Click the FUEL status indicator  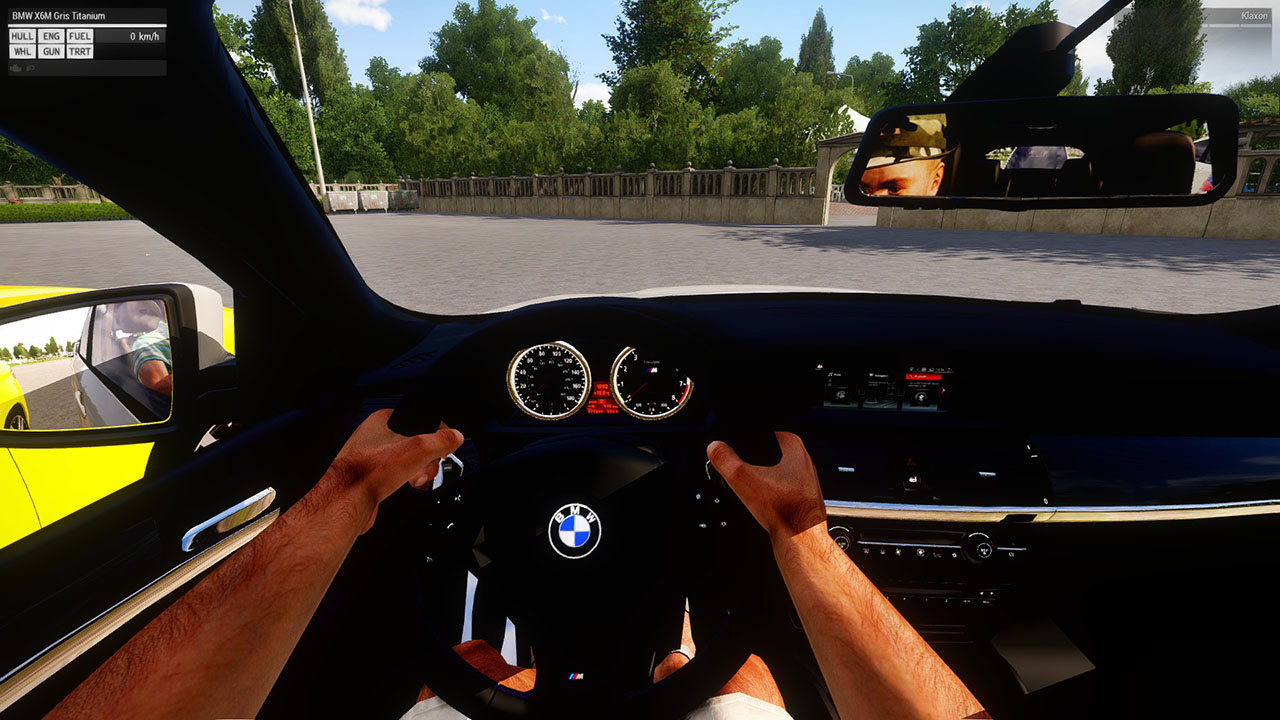(80, 36)
